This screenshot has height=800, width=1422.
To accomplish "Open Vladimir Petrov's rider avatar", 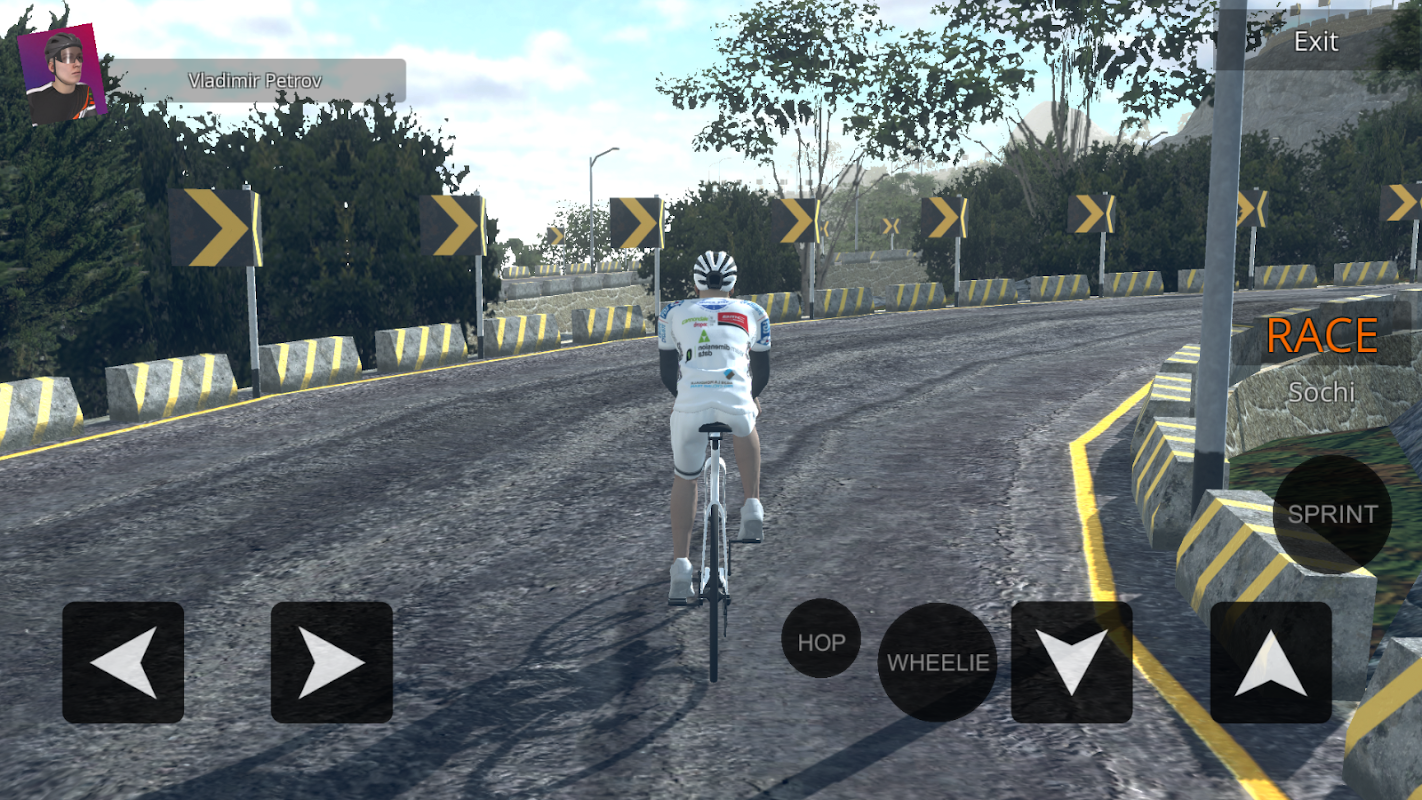I will coord(62,75).
